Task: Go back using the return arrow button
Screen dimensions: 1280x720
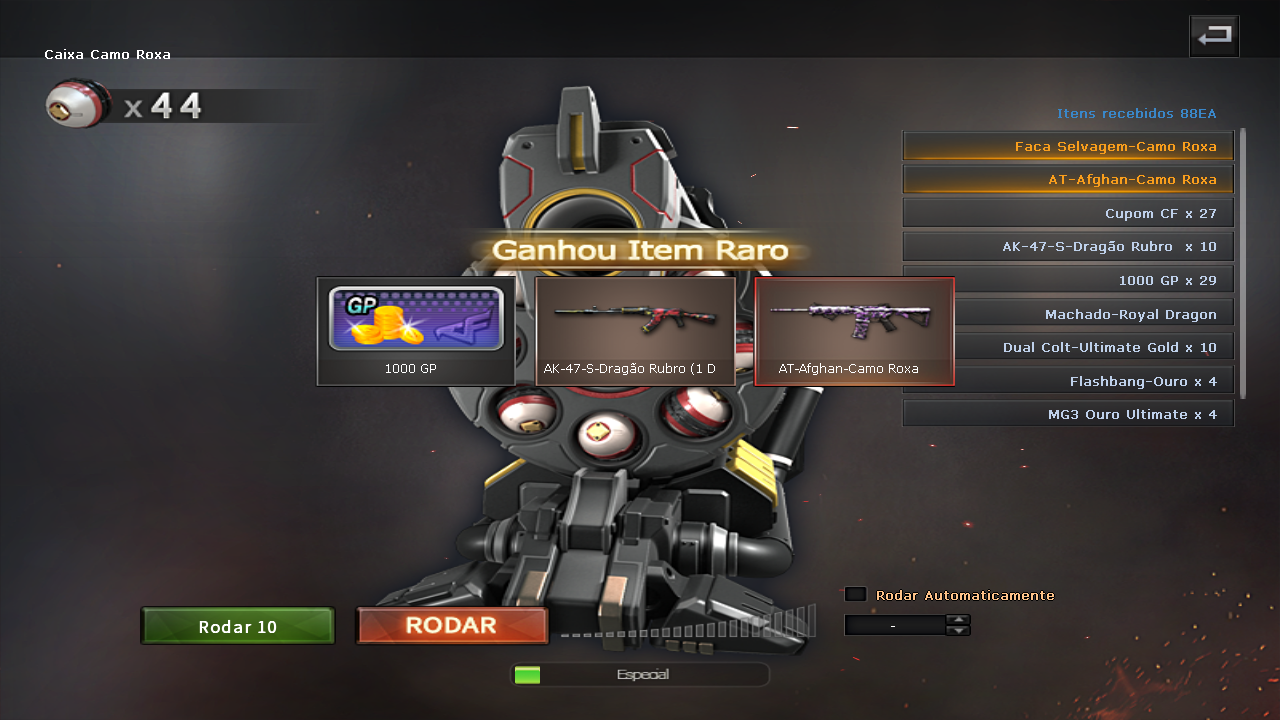Action: (1214, 37)
